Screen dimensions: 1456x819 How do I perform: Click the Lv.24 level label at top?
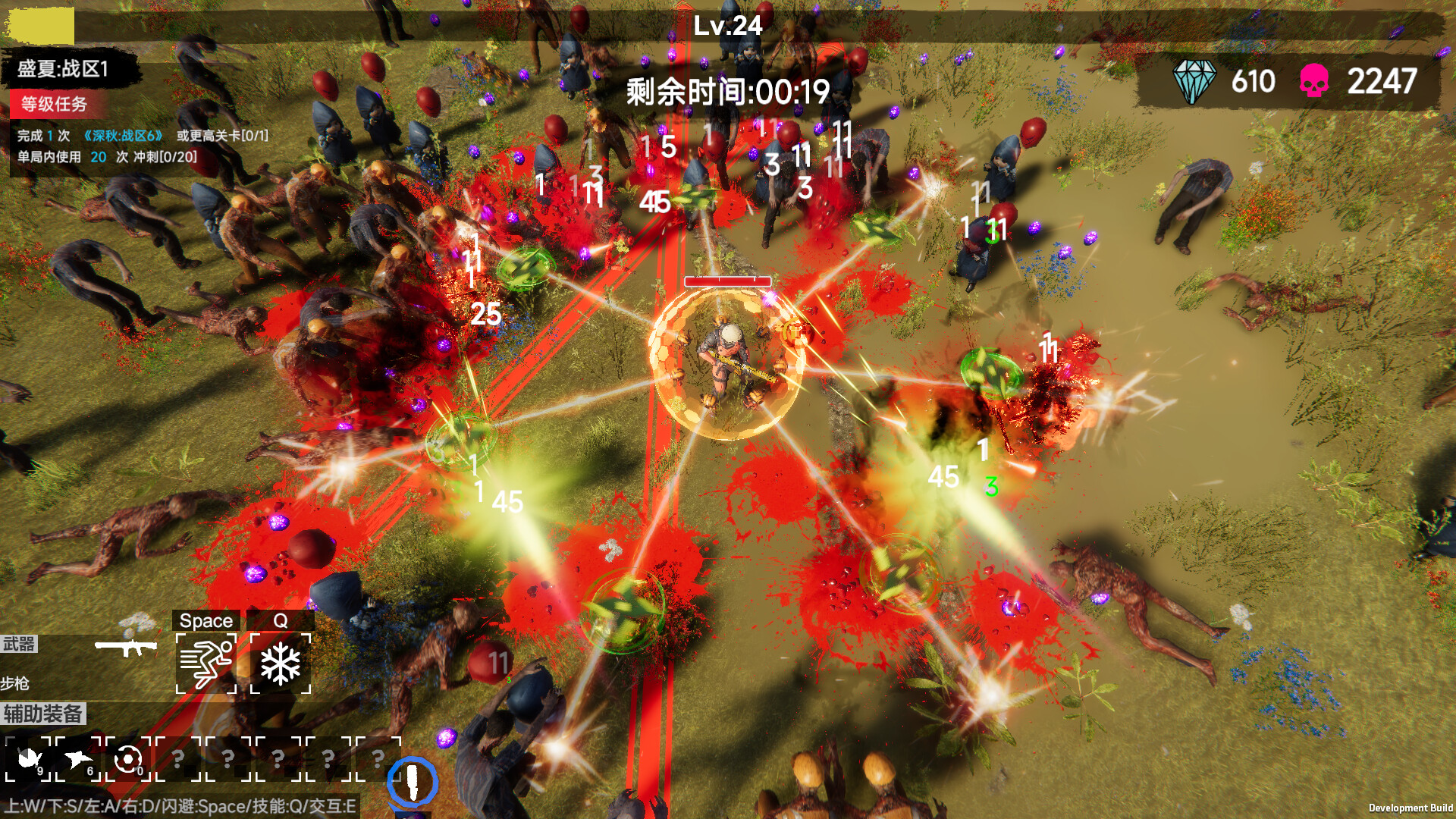click(726, 25)
